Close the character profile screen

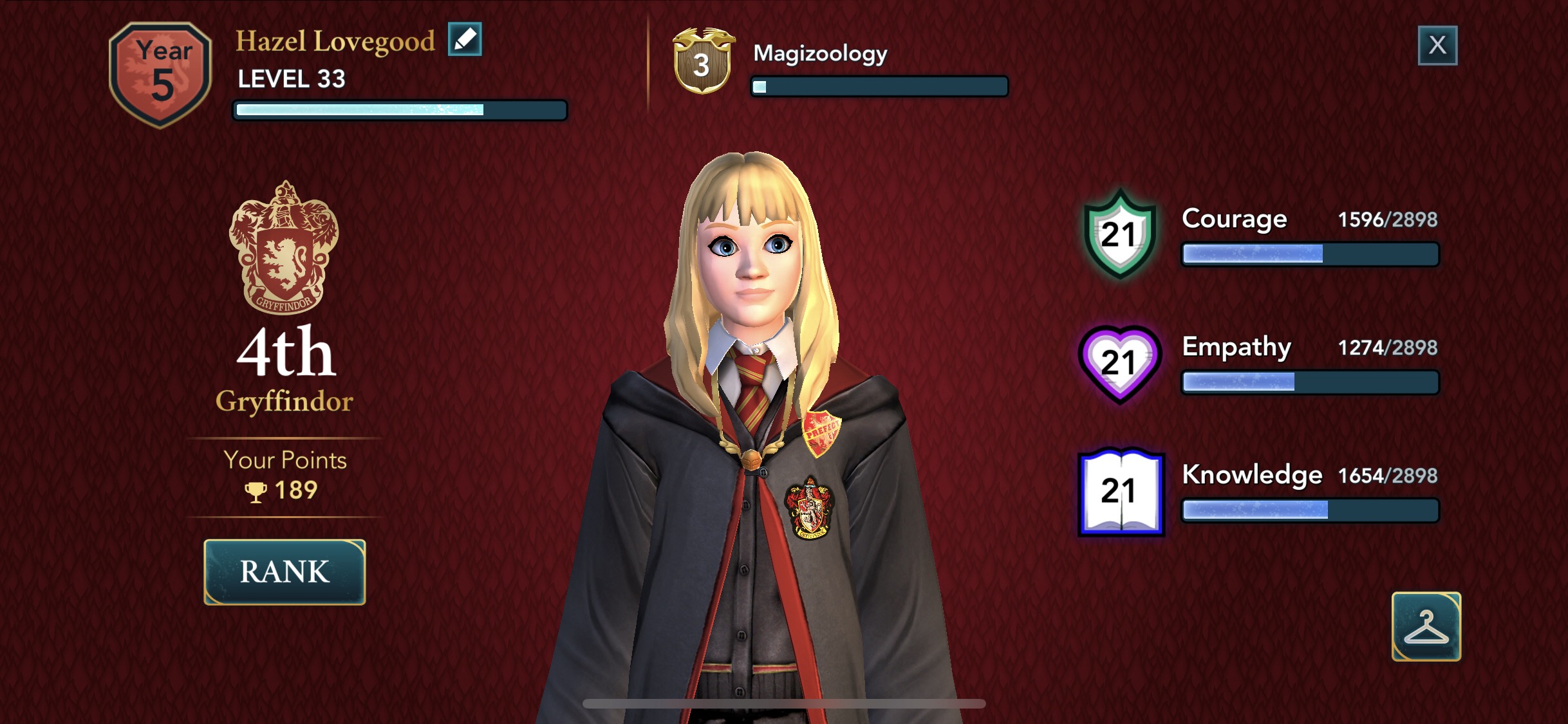[1437, 45]
